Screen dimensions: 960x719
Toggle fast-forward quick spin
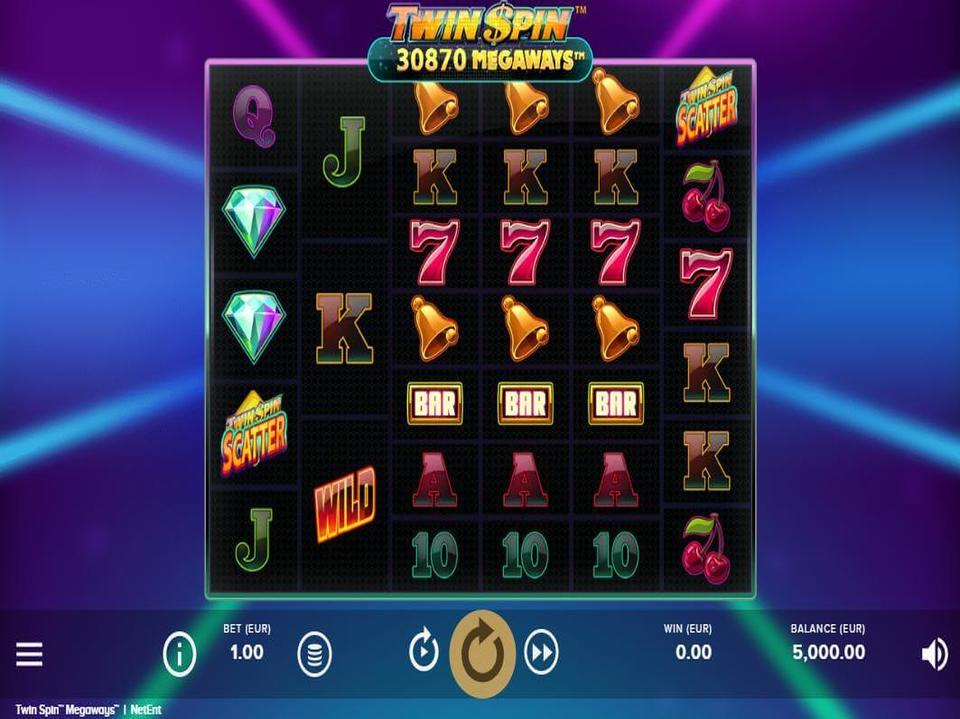pos(540,653)
